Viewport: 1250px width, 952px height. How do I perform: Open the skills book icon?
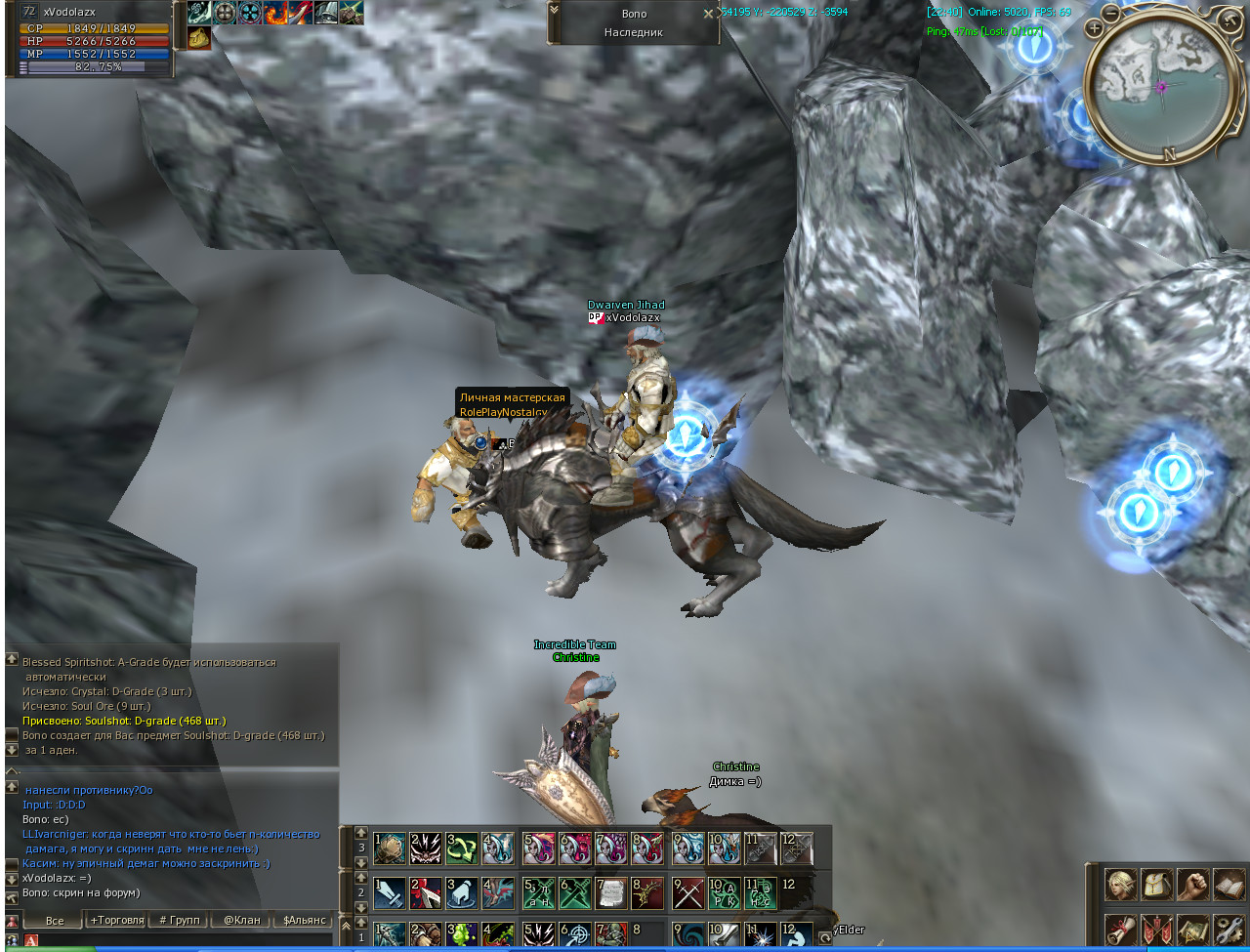coord(1229,885)
